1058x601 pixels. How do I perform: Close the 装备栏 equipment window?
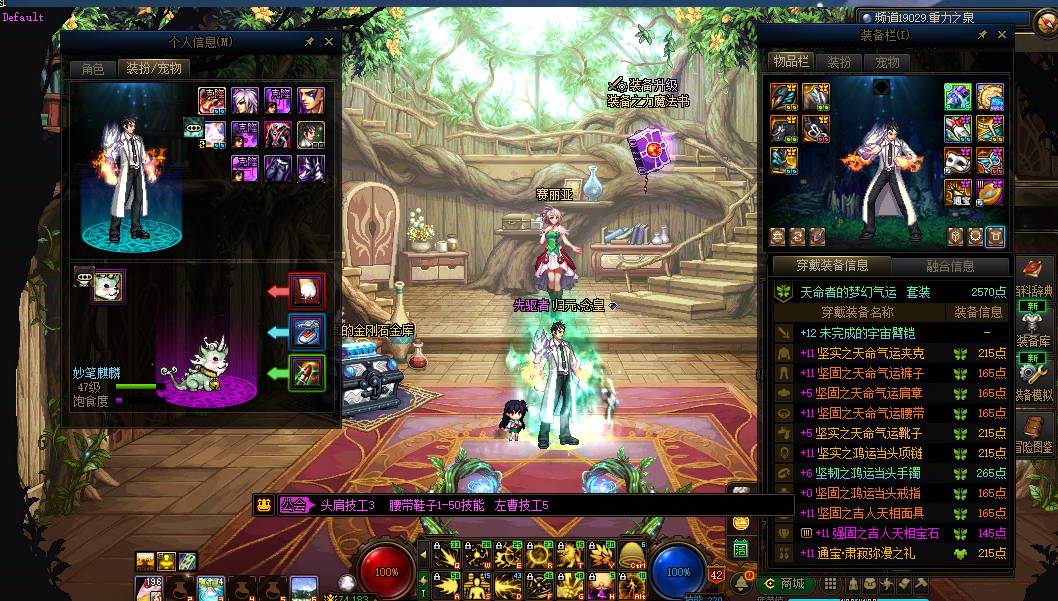(x=1002, y=35)
